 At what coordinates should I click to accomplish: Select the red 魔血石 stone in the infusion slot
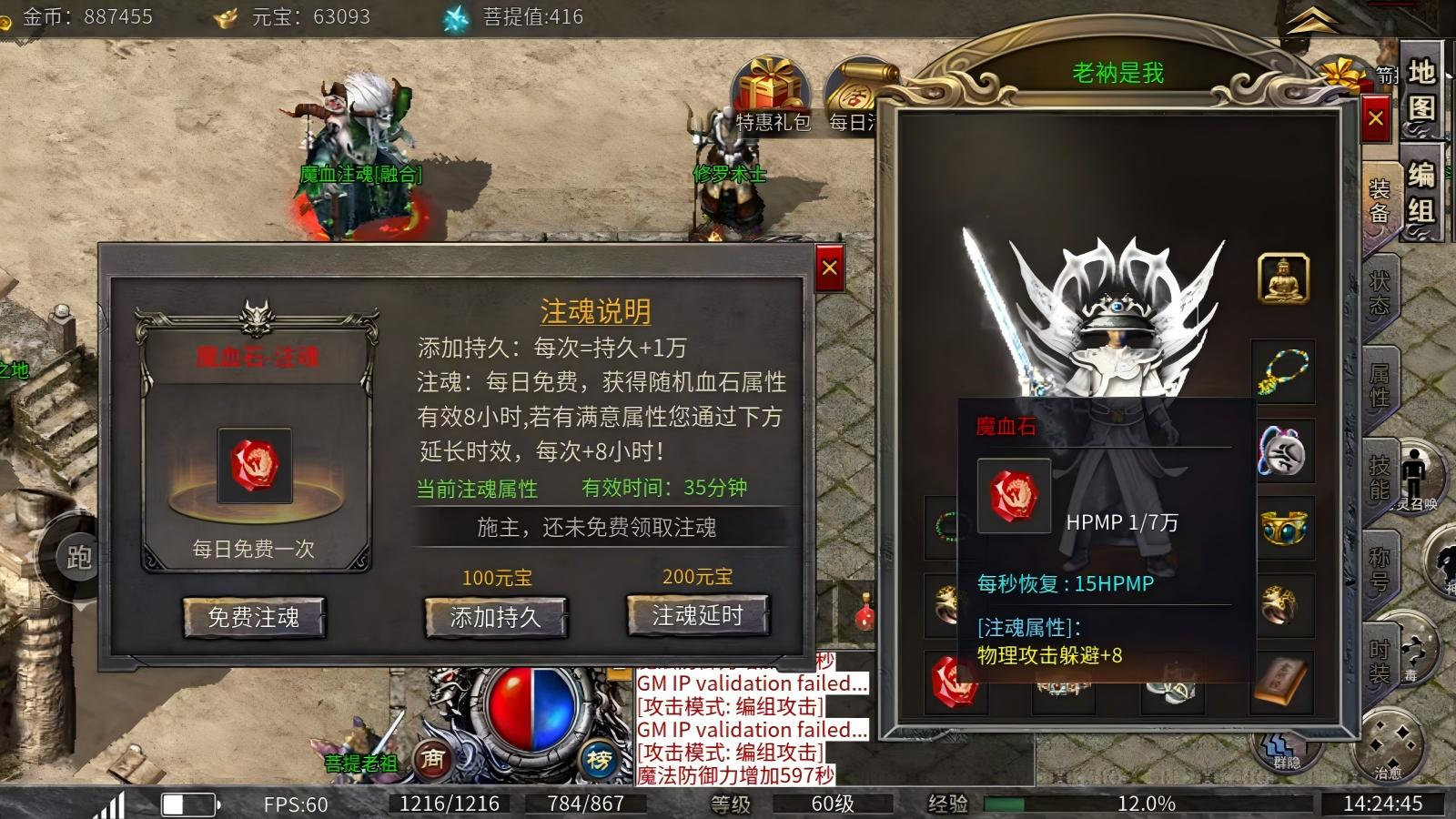point(255,465)
